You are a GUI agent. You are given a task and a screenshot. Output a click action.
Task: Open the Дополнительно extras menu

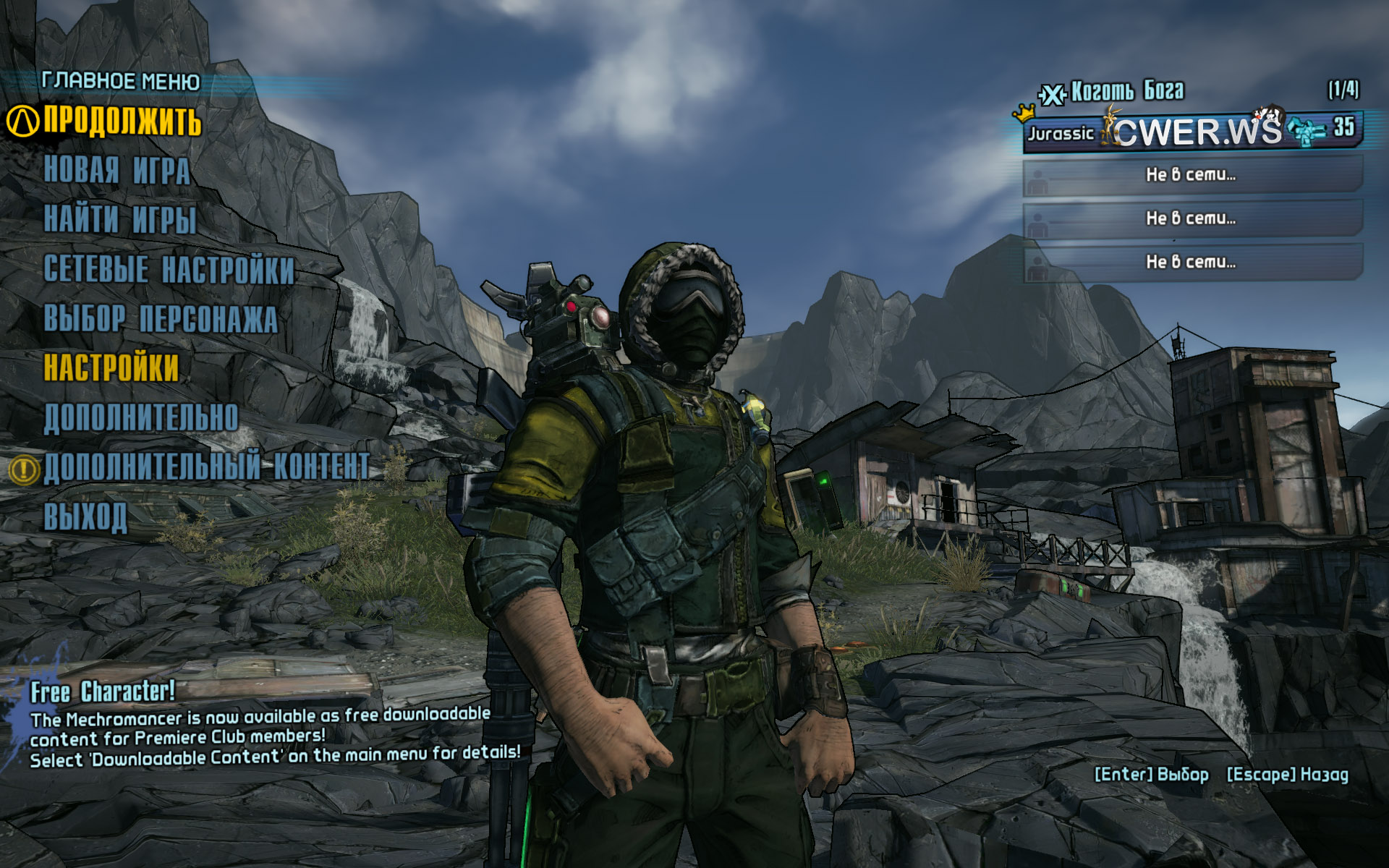(x=141, y=418)
